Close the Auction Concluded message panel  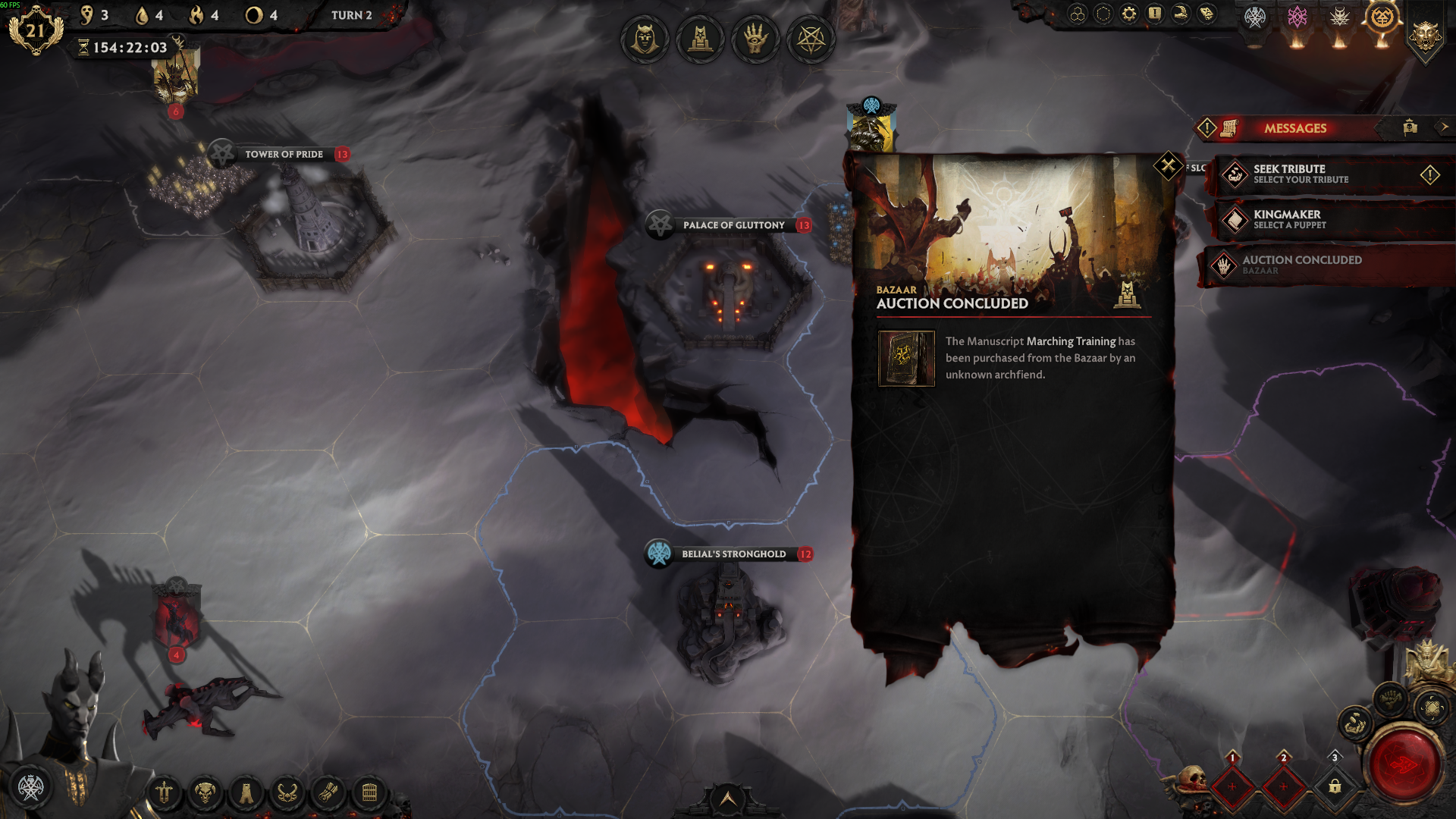1168,165
